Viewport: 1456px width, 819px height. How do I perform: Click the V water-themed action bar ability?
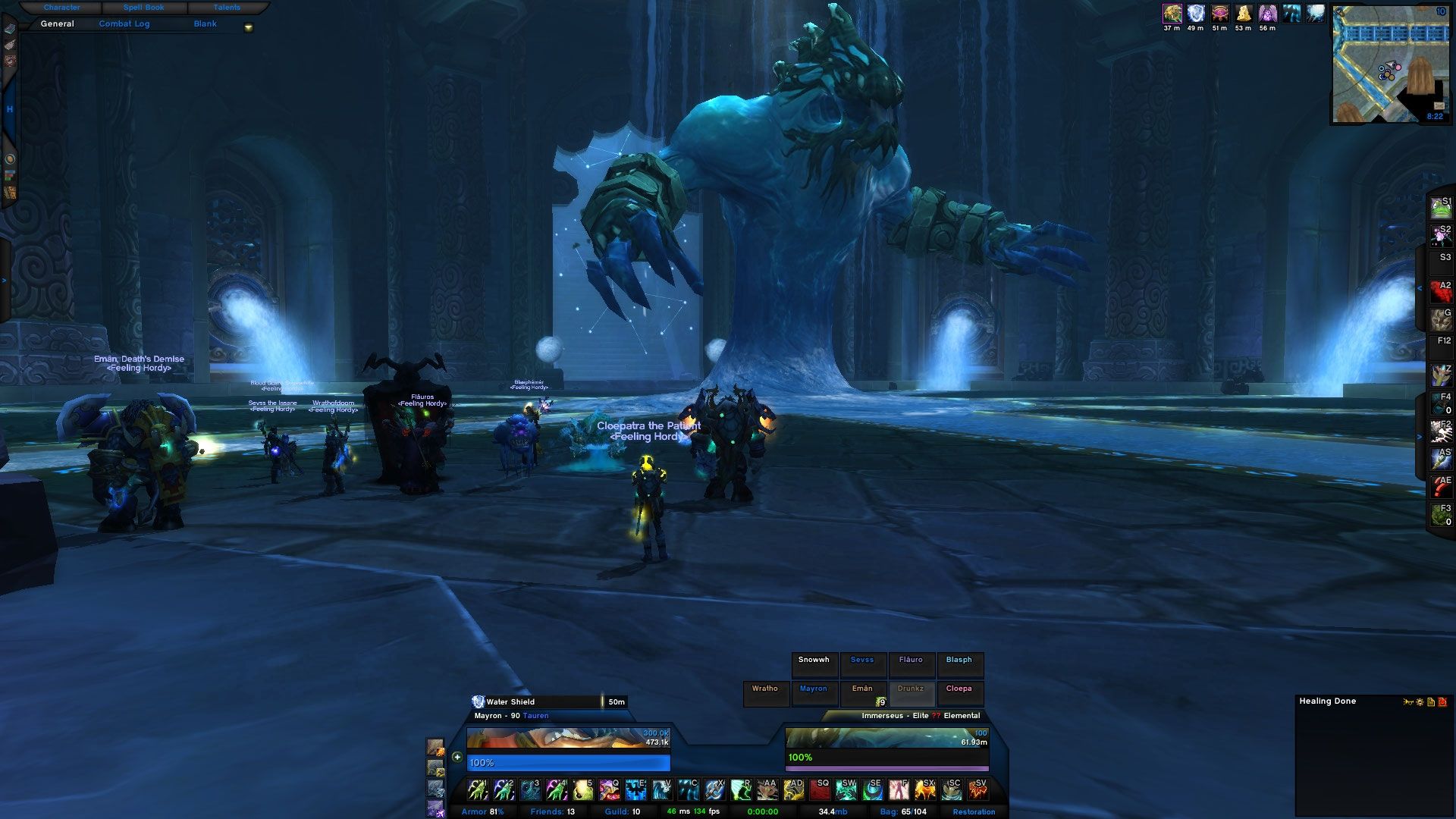coord(661,790)
